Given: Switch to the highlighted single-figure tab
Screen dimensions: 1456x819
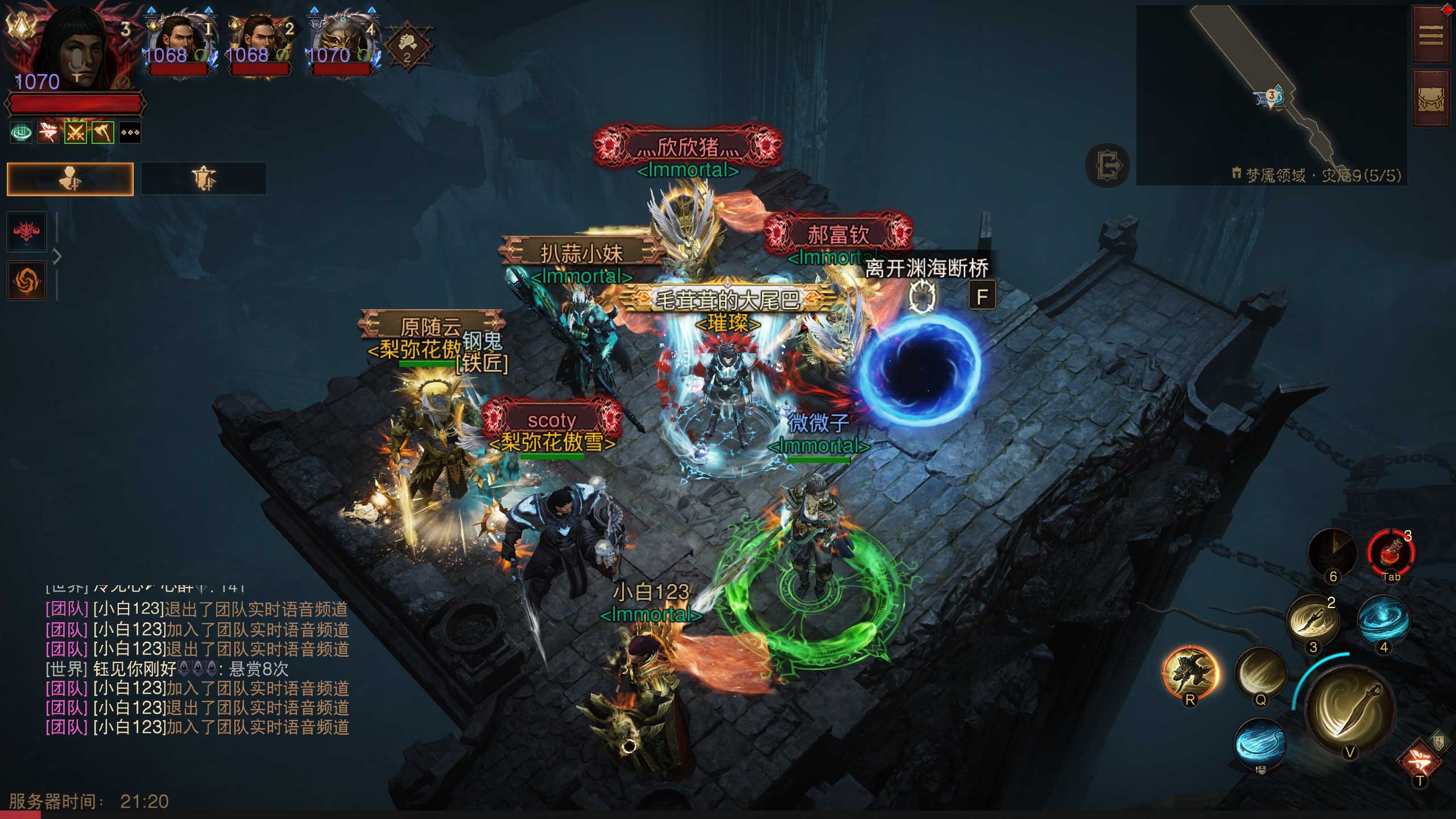Looking at the screenshot, I should coord(70,179).
